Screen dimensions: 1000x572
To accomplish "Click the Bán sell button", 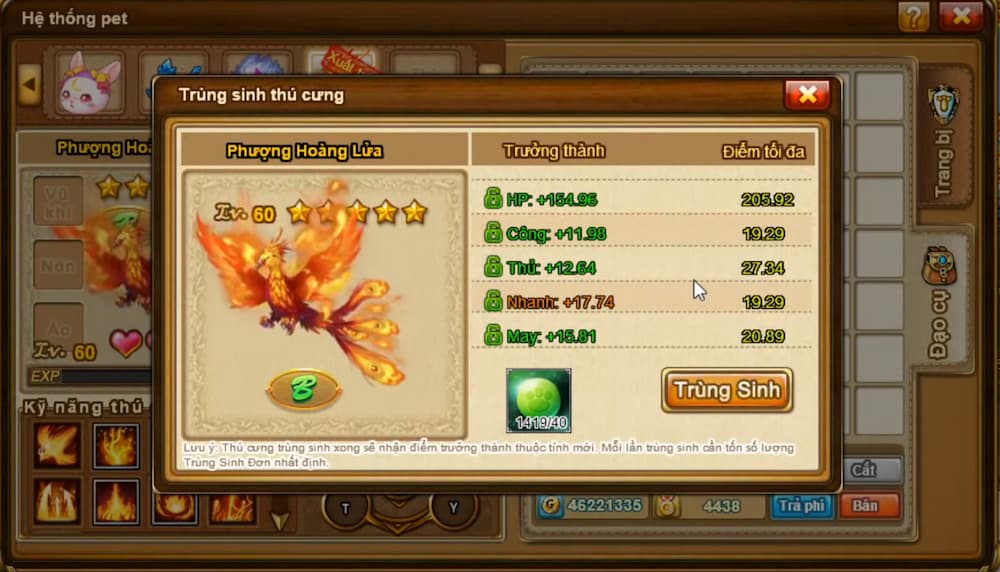I will [867, 506].
